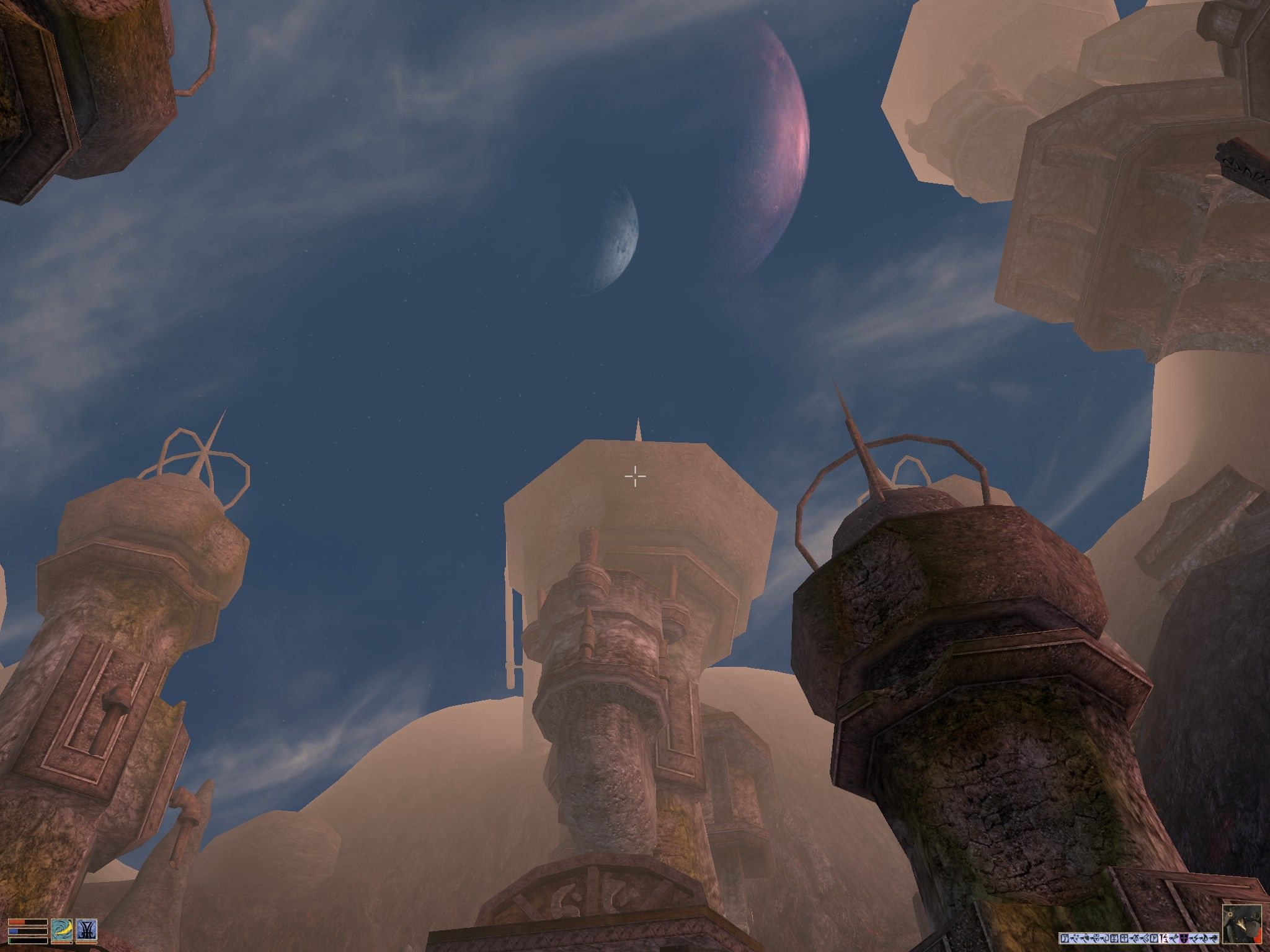Click the green fatigue bar
Viewport: 1270px width, 952px height.
[x=27, y=941]
